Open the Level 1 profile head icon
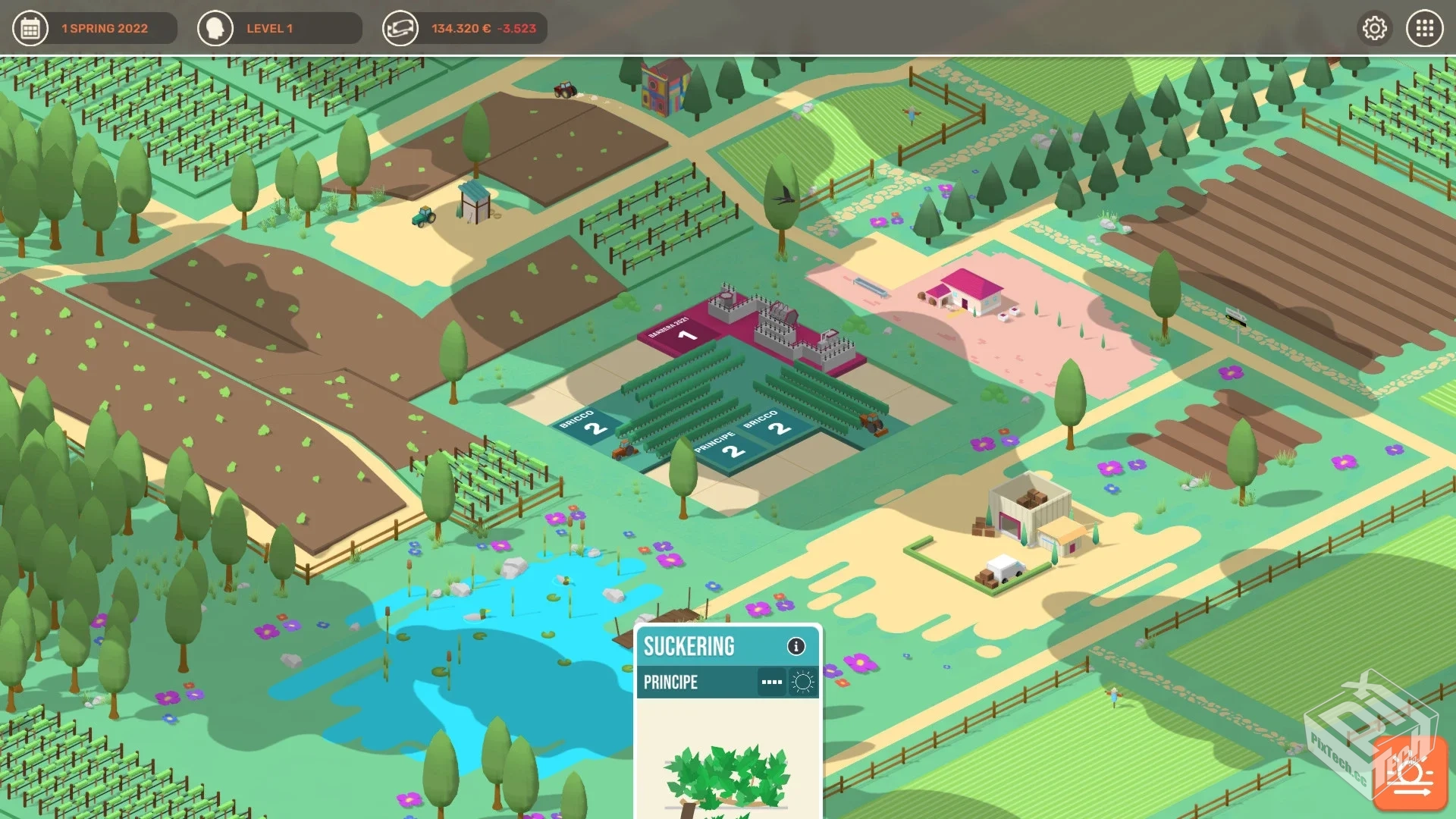Screen dimensions: 1456x819 tap(215, 29)
